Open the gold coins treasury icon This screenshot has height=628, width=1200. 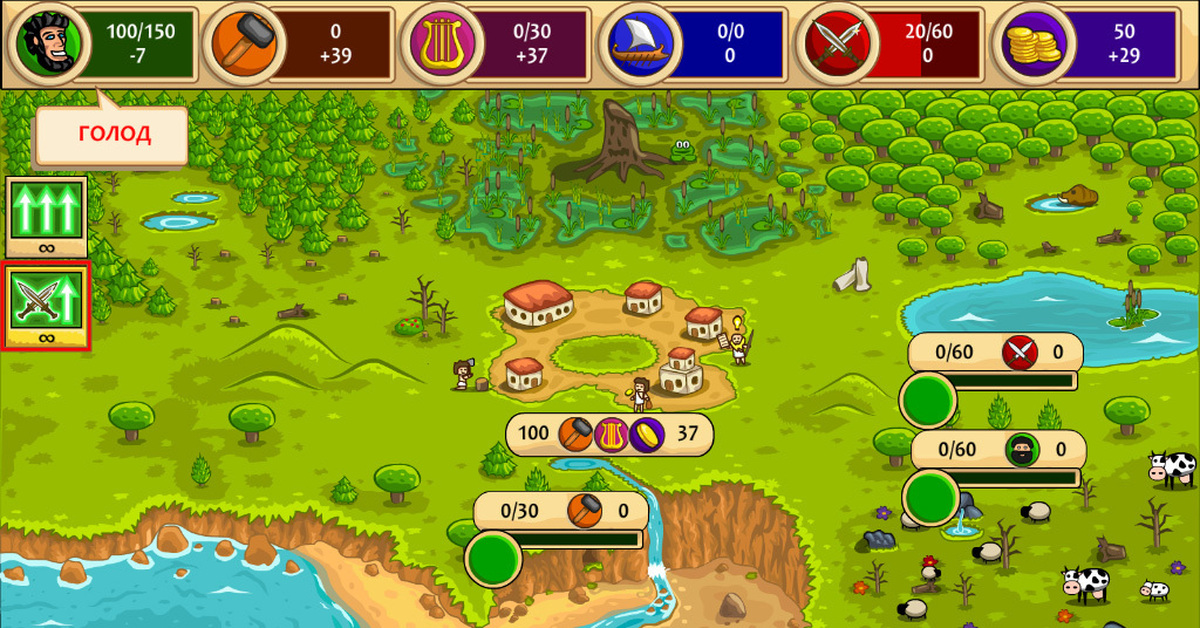[x=1037, y=43]
